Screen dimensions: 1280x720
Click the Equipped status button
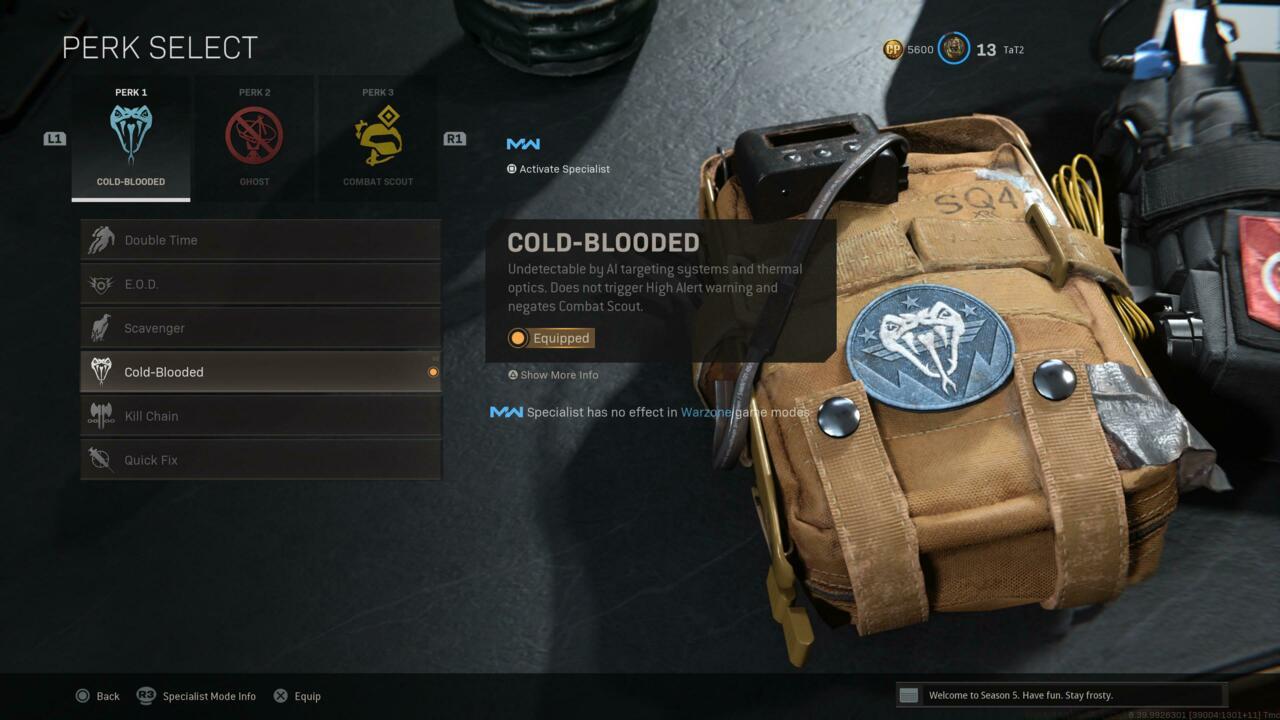(x=550, y=338)
